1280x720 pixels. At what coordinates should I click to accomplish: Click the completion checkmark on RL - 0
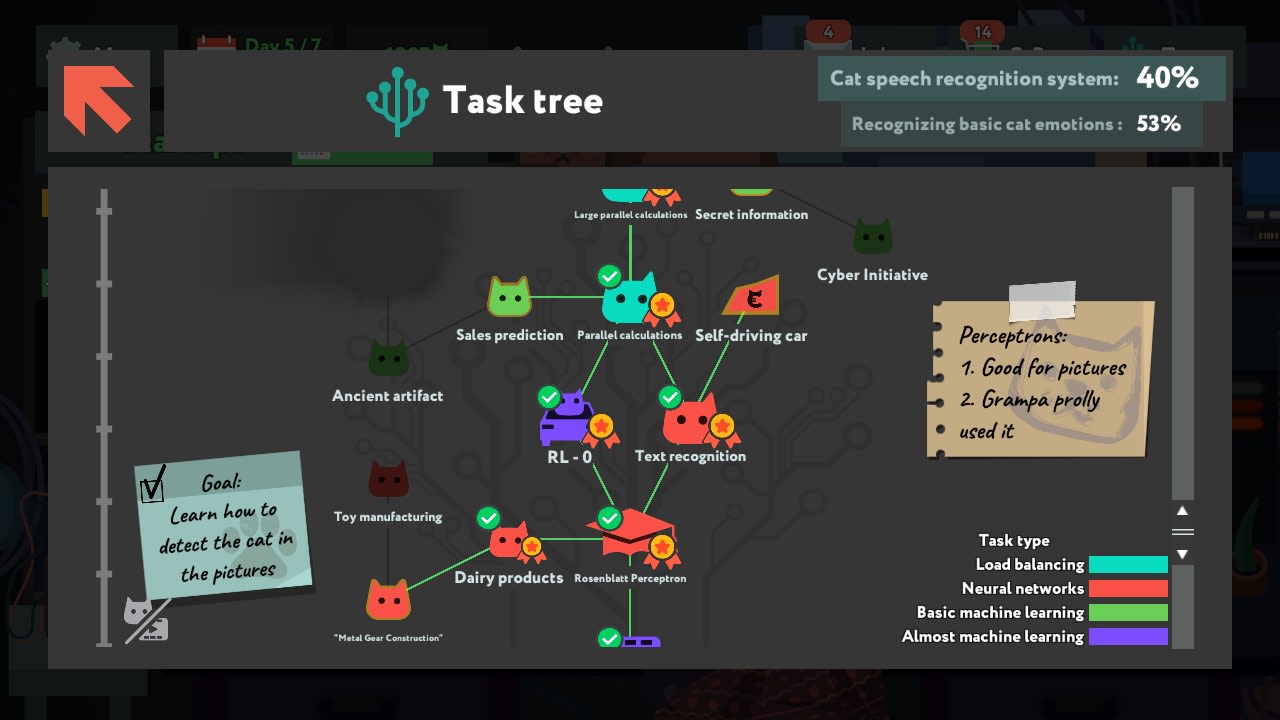click(549, 396)
